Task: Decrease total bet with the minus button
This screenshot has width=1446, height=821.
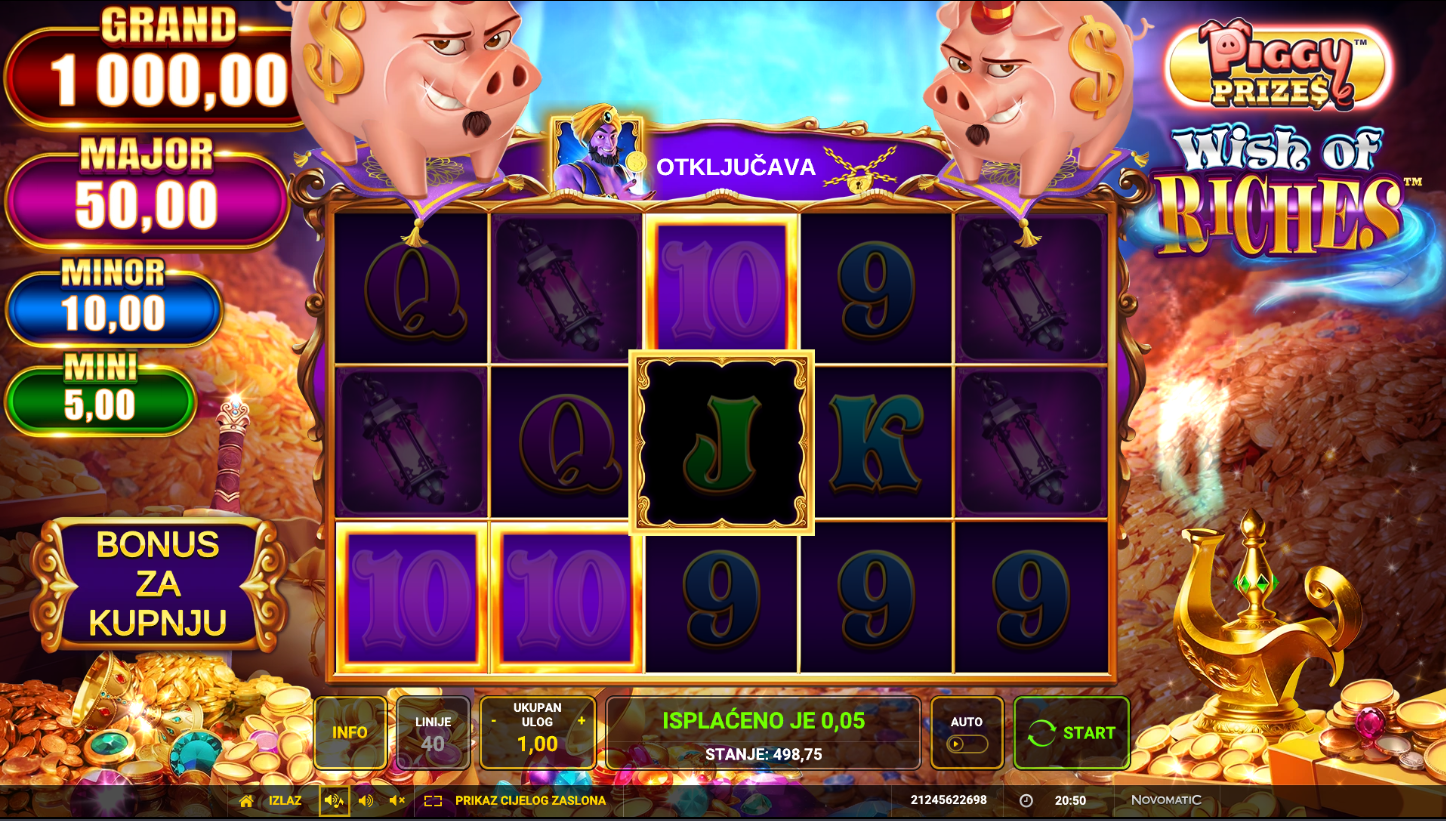Action: 494,720
